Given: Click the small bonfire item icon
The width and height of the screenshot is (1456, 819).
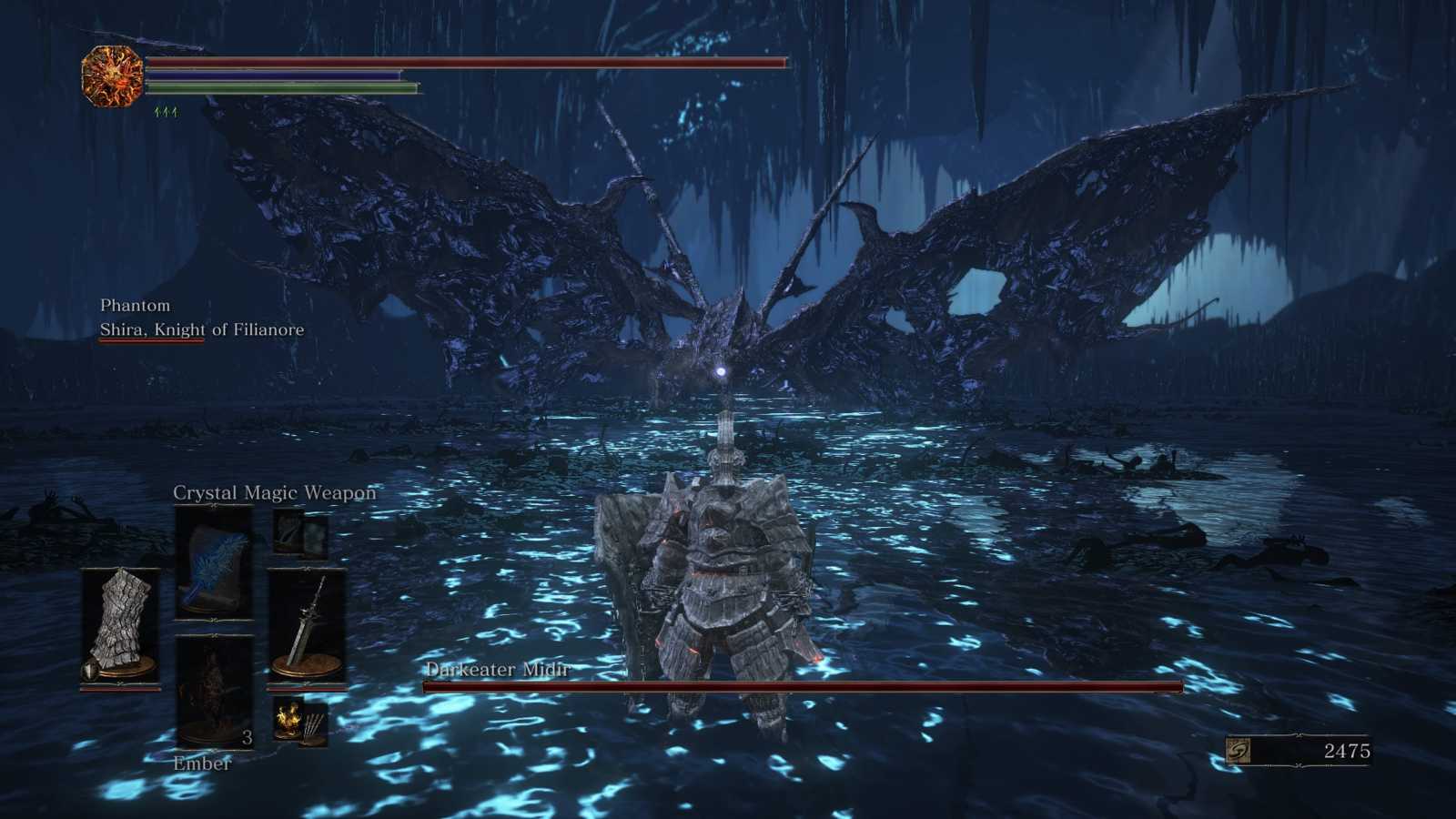Looking at the screenshot, I should (x=289, y=719).
